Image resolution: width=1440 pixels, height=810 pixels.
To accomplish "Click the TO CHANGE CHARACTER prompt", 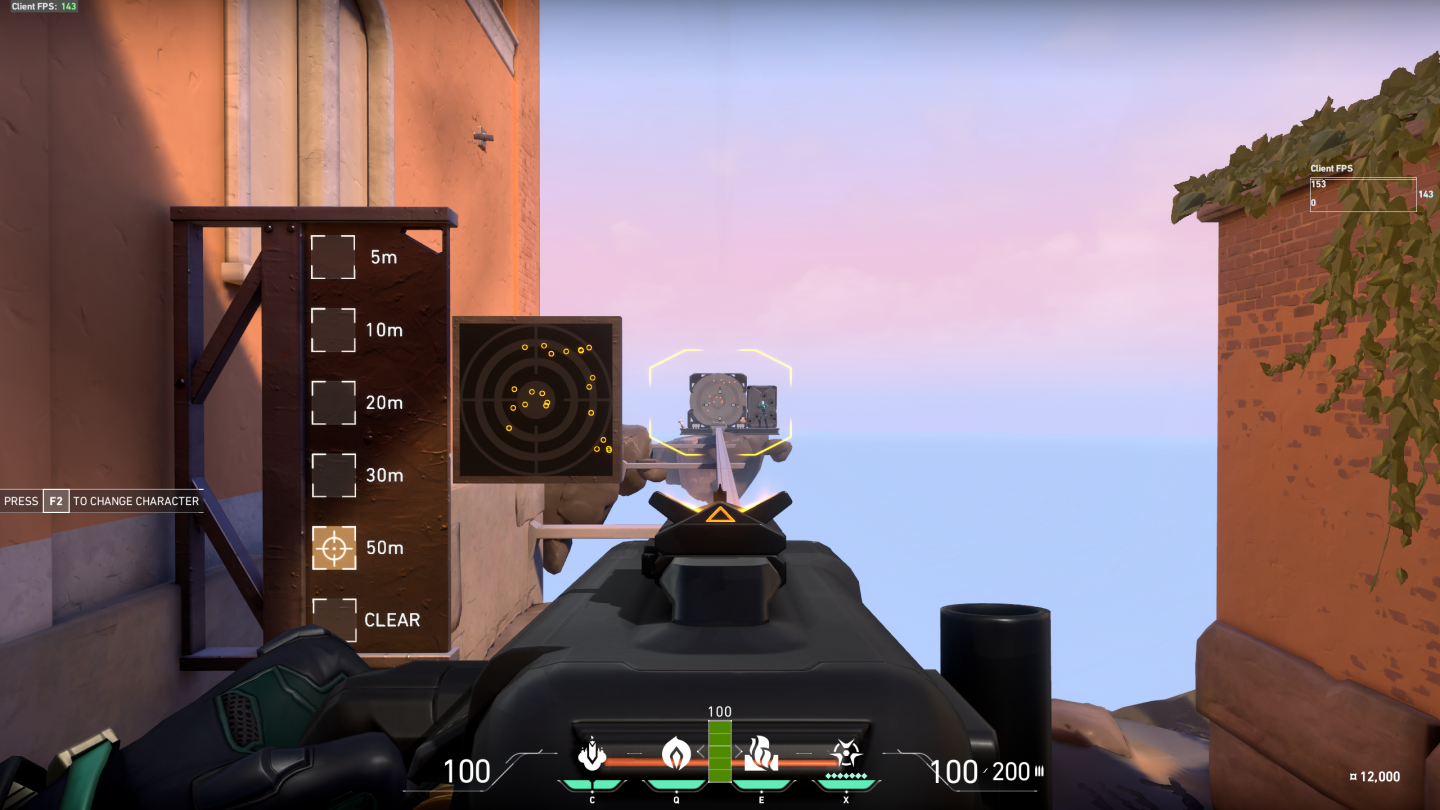I will tap(137, 501).
